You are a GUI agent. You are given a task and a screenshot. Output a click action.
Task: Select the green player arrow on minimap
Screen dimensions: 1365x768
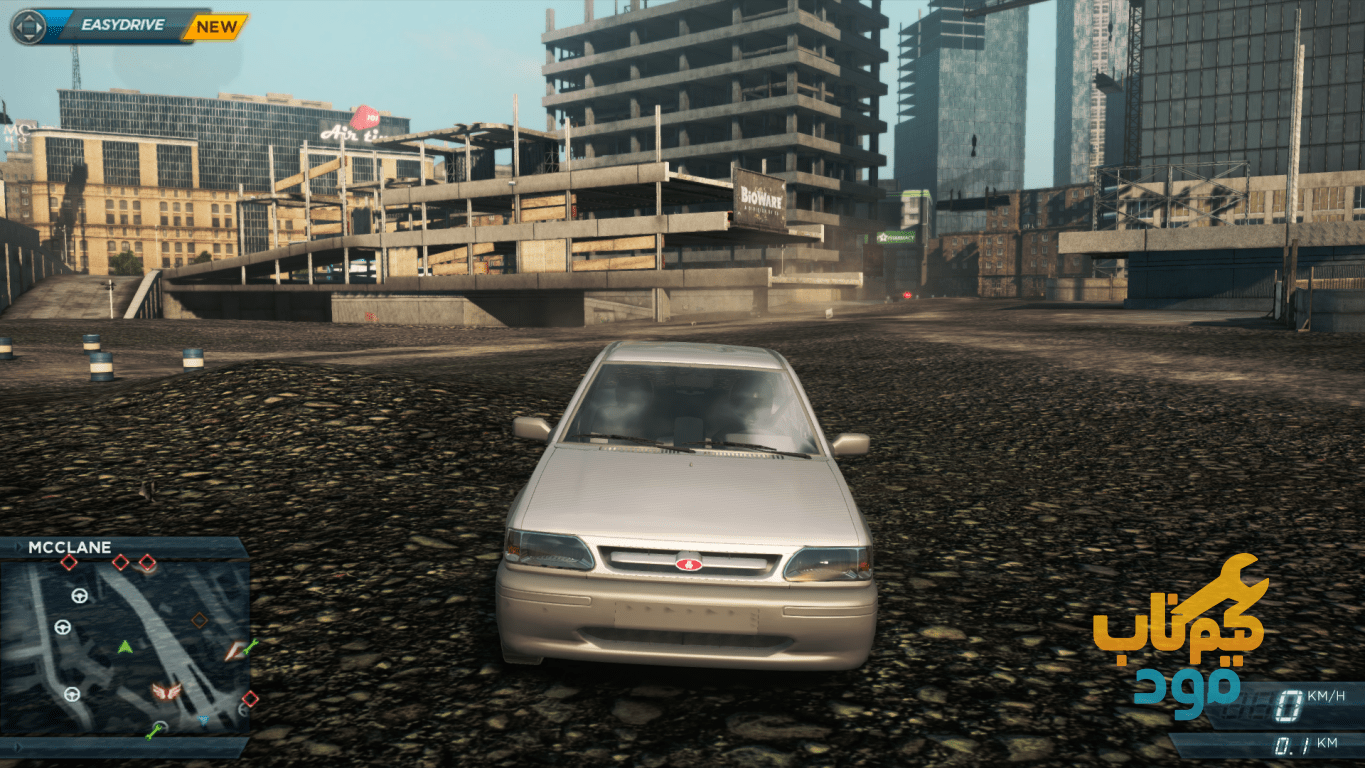pyautogui.click(x=125, y=647)
